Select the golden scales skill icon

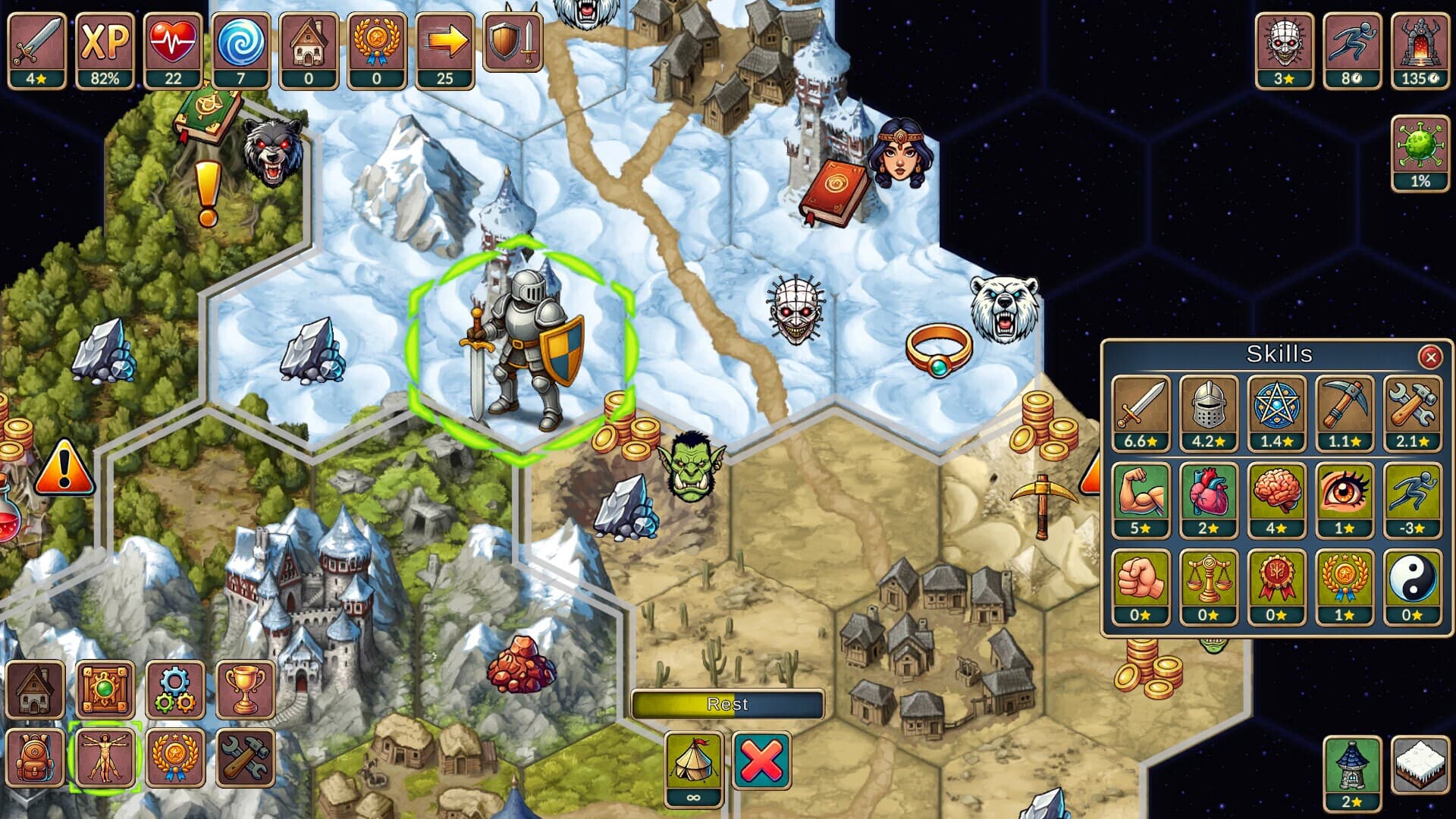[x=1209, y=586]
